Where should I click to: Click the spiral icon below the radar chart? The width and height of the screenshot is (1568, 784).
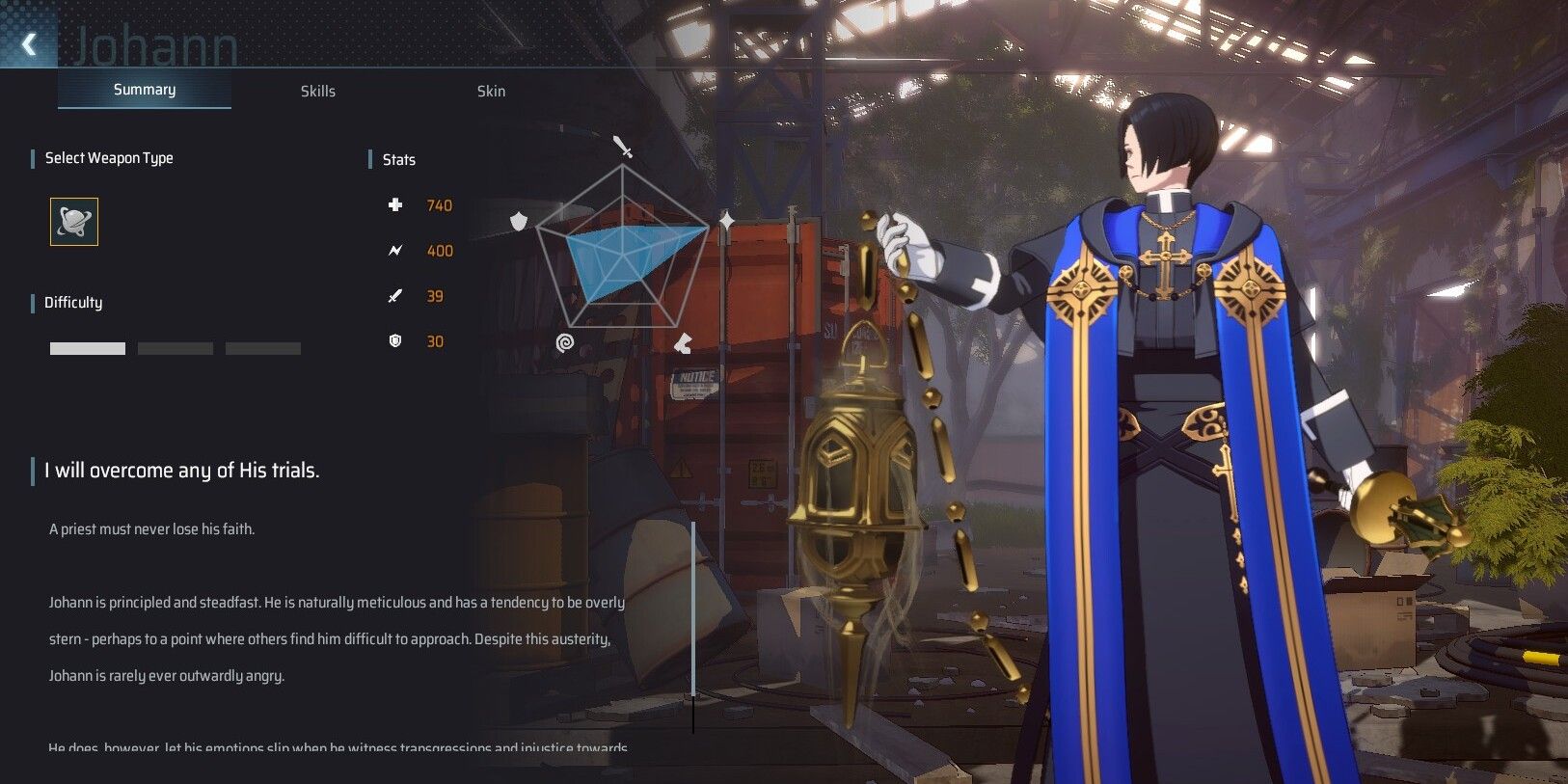[566, 342]
